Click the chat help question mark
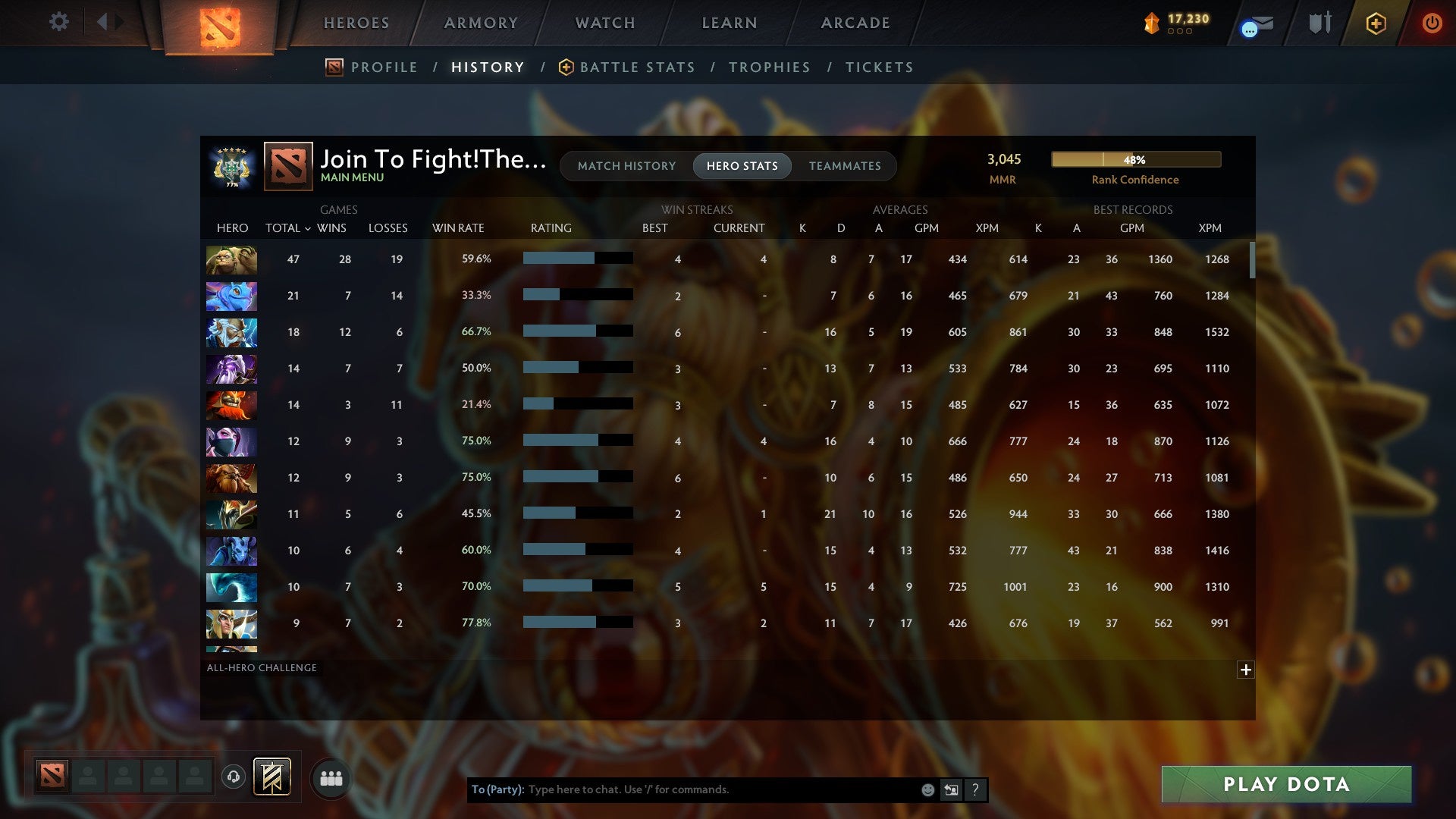 975,789
